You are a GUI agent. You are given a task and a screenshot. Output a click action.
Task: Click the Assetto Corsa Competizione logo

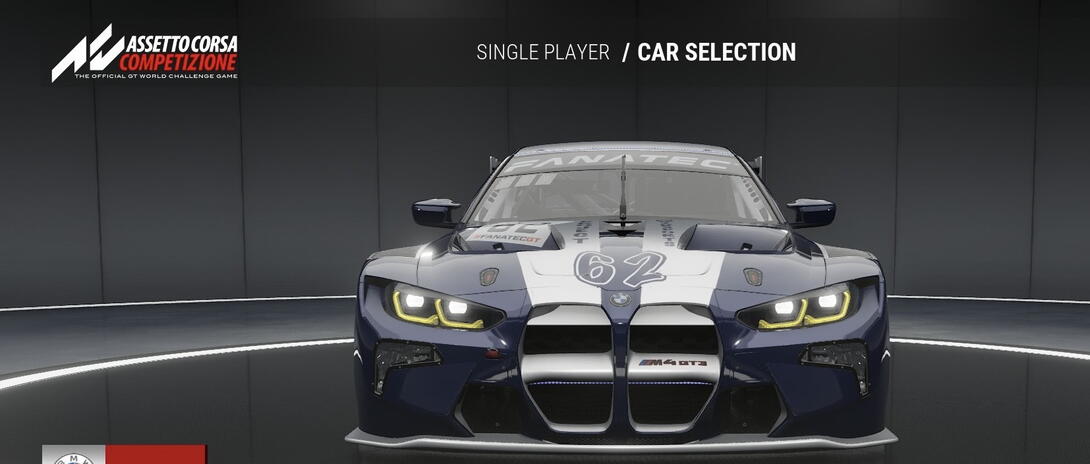[x=145, y=55]
